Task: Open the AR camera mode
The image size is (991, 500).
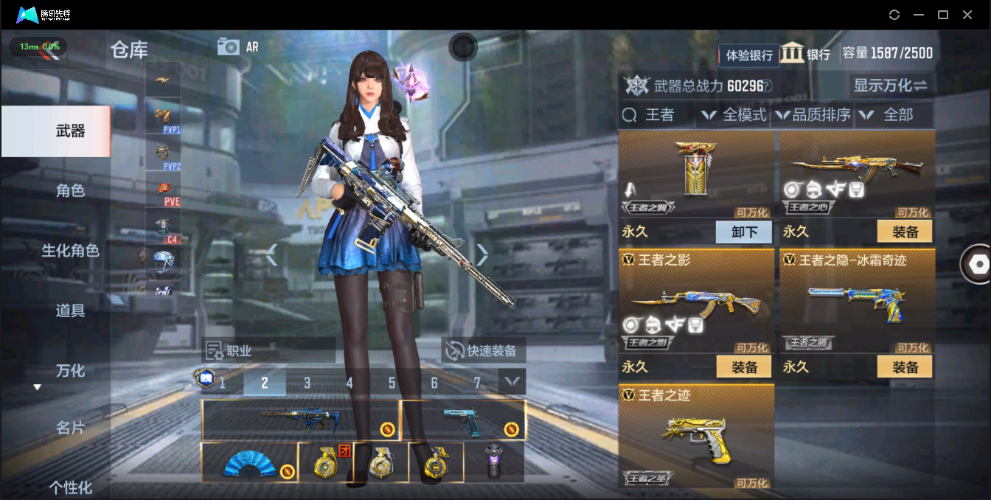Action: [238, 46]
